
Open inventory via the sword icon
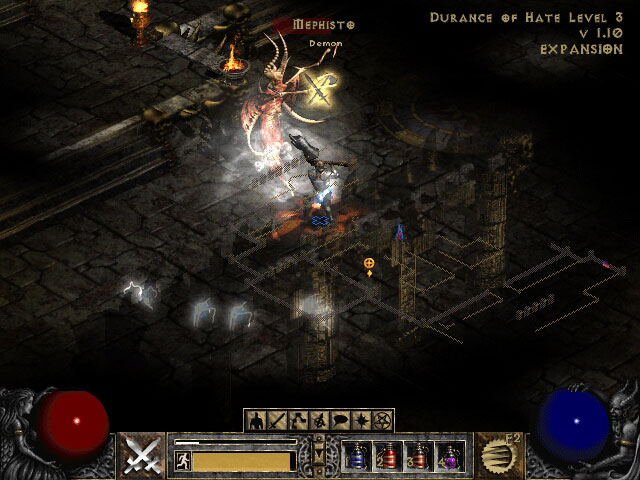coord(276,421)
